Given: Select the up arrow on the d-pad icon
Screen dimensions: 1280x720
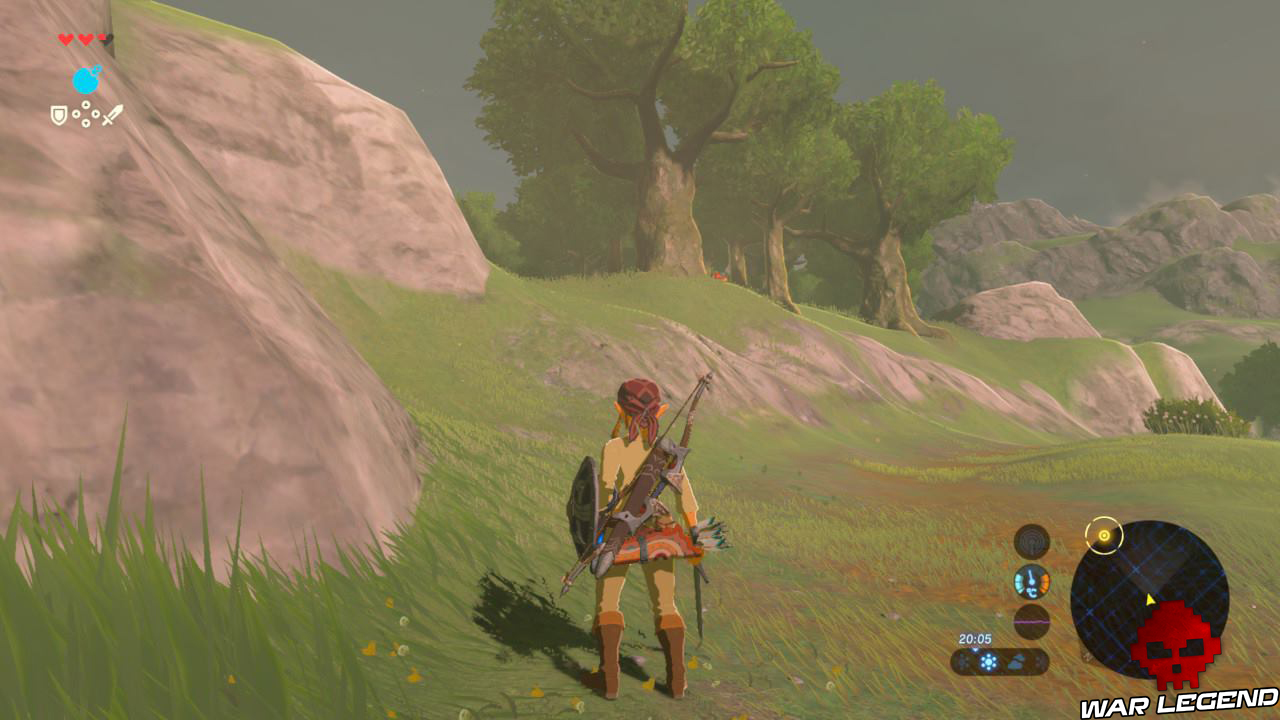Looking at the screenshot, I should coord(86,104).
